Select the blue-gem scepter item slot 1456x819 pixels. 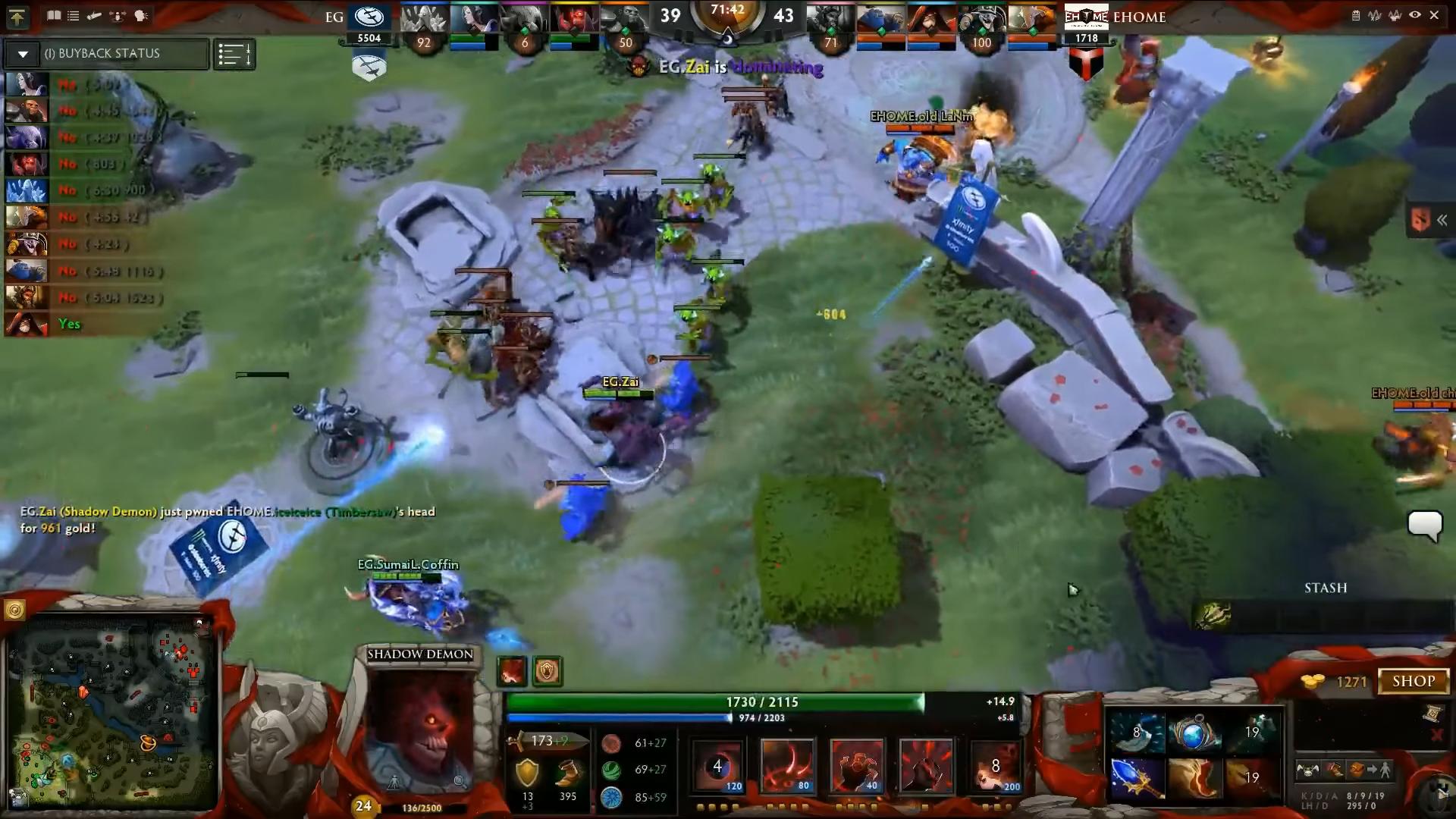tap(1135, 778)
